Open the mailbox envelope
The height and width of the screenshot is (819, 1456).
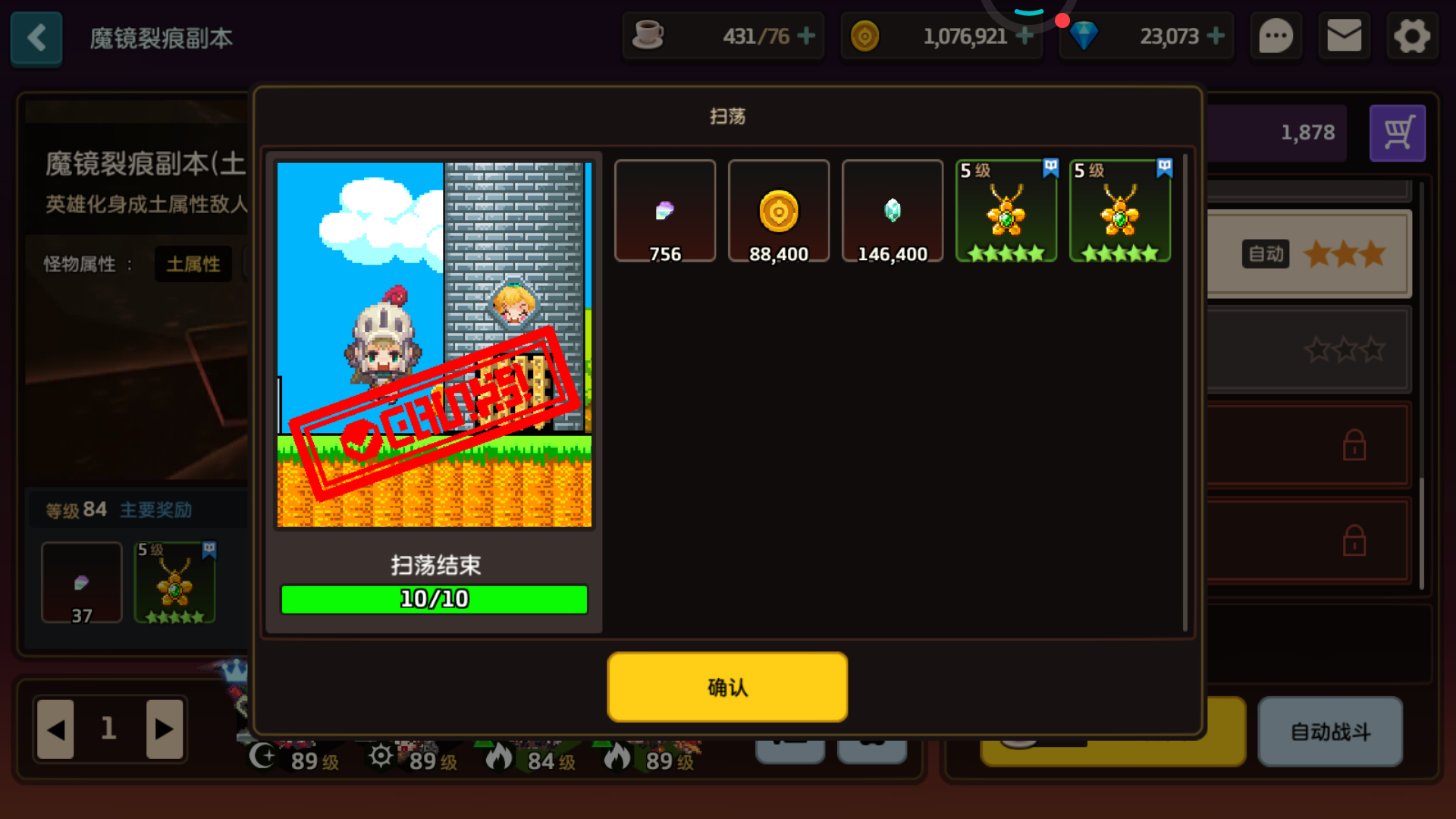(x=1344, y=36)
